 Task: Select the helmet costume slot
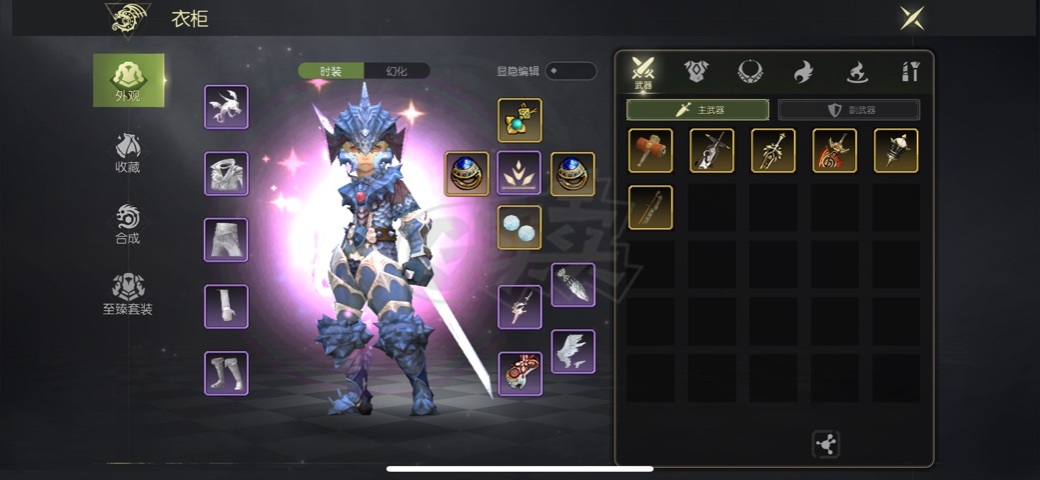[x=226, y=107]
